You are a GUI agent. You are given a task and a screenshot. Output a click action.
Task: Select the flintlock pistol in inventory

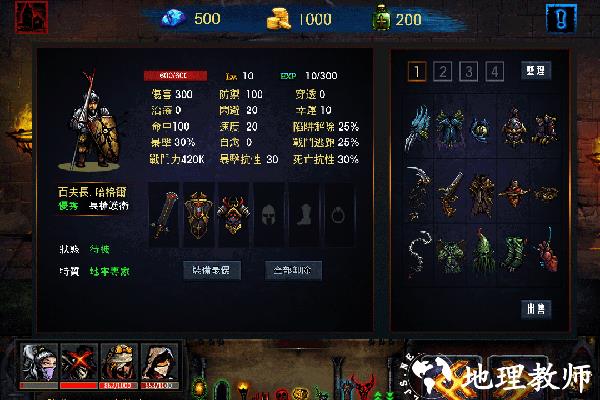point(452,188)
